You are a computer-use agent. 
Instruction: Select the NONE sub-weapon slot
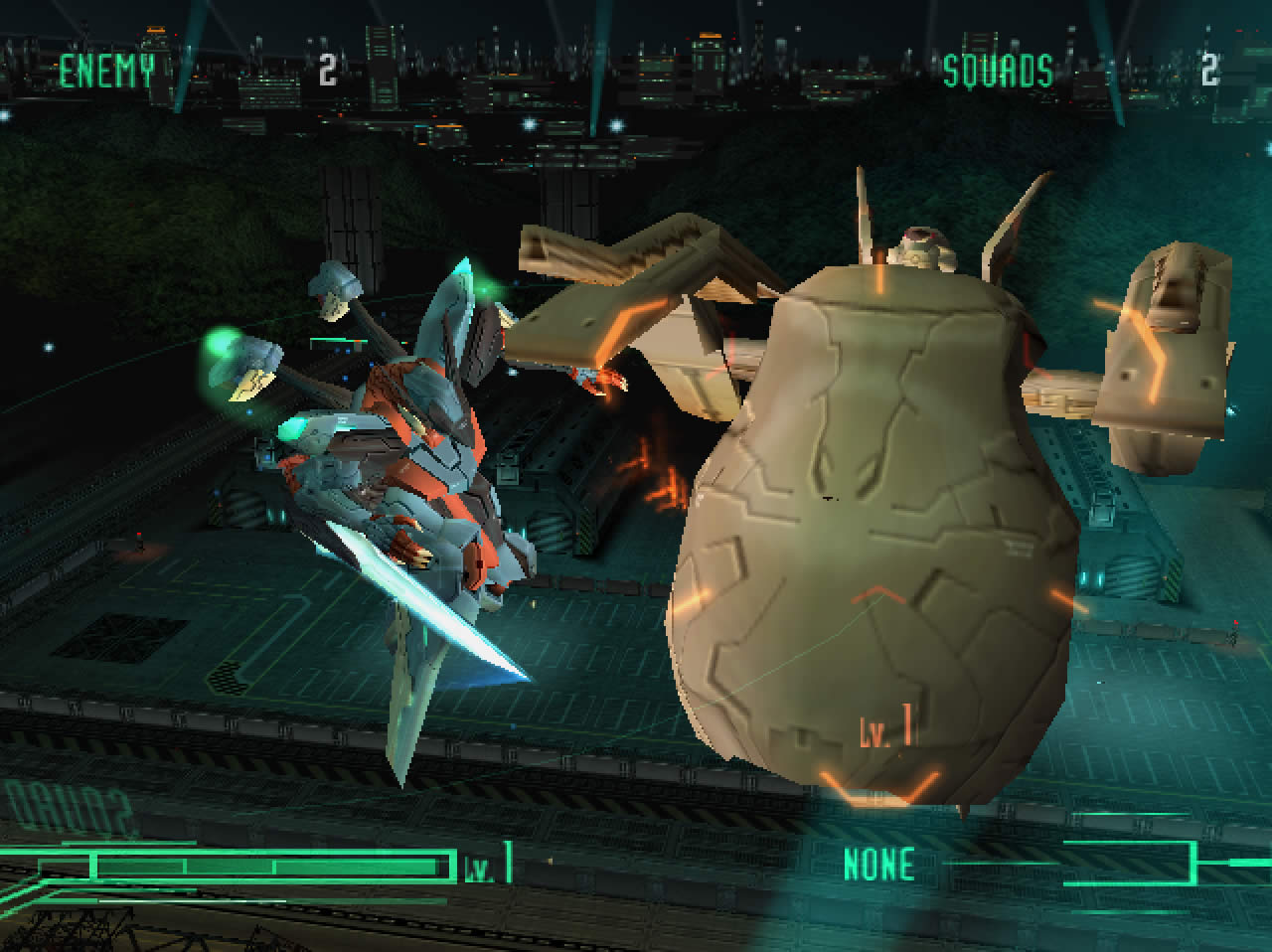[x=878, y=864]
